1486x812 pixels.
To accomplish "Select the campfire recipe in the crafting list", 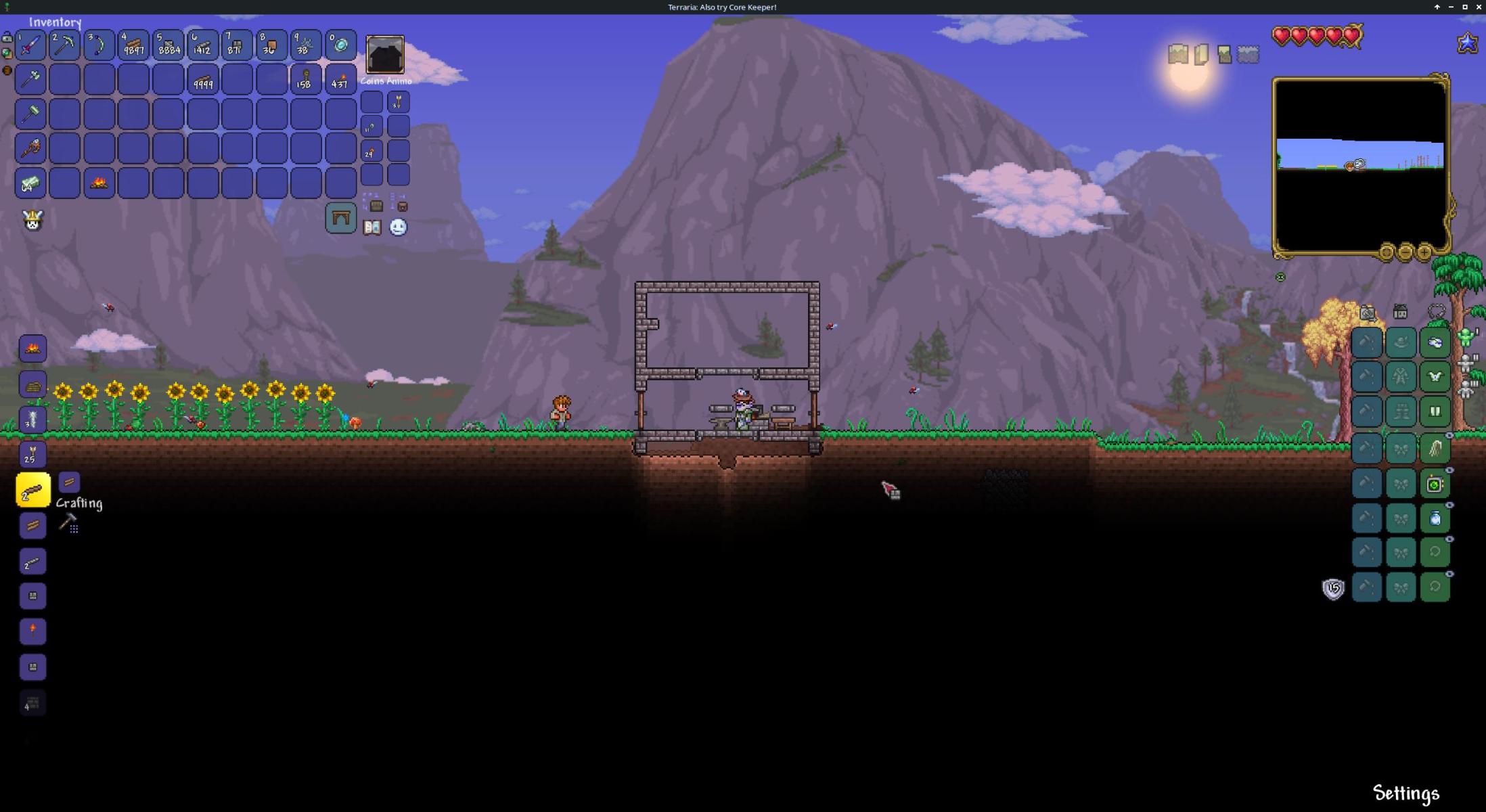I will click(32, 349).
